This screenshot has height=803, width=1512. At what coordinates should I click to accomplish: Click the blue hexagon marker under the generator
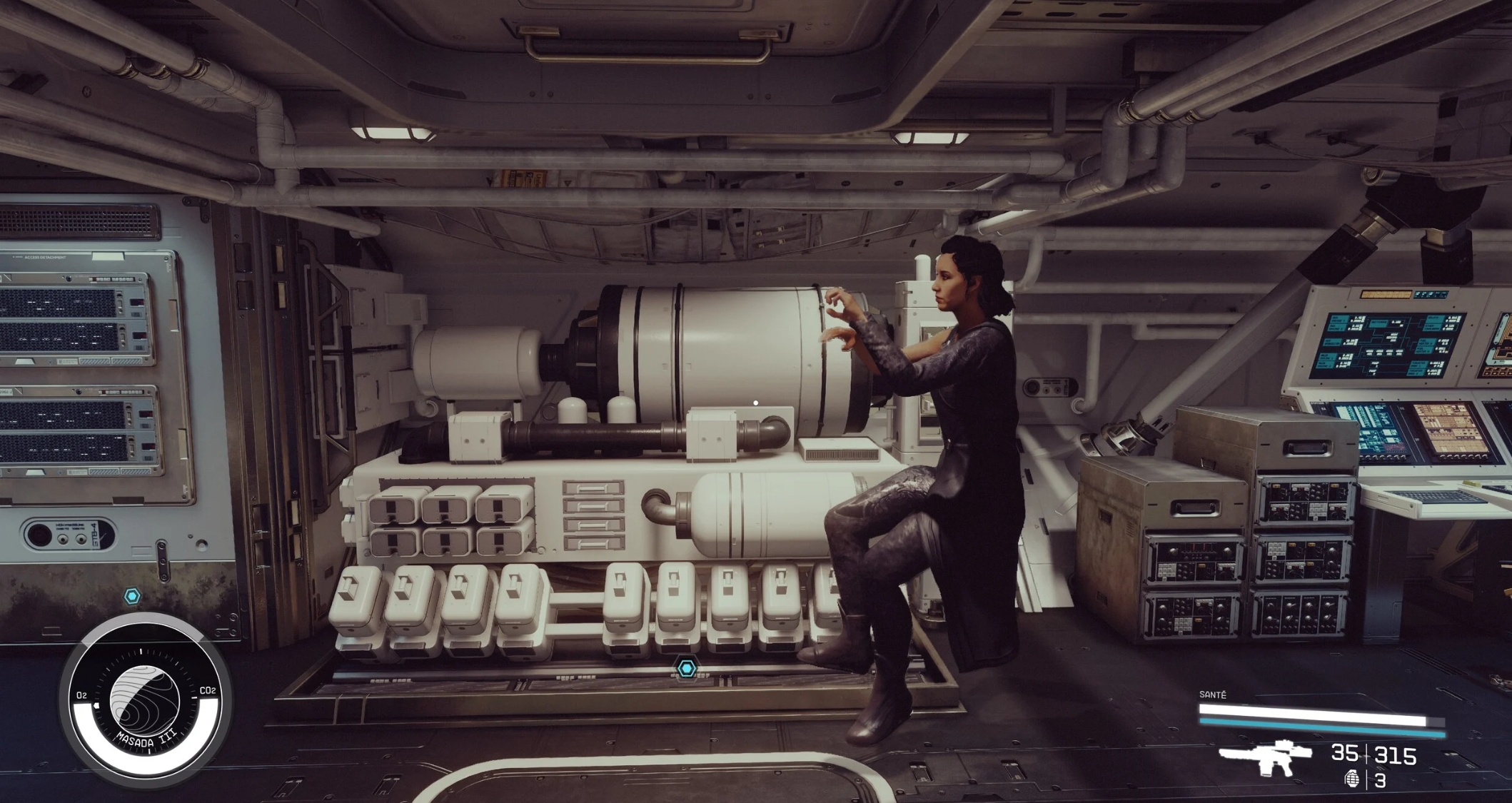687,668
